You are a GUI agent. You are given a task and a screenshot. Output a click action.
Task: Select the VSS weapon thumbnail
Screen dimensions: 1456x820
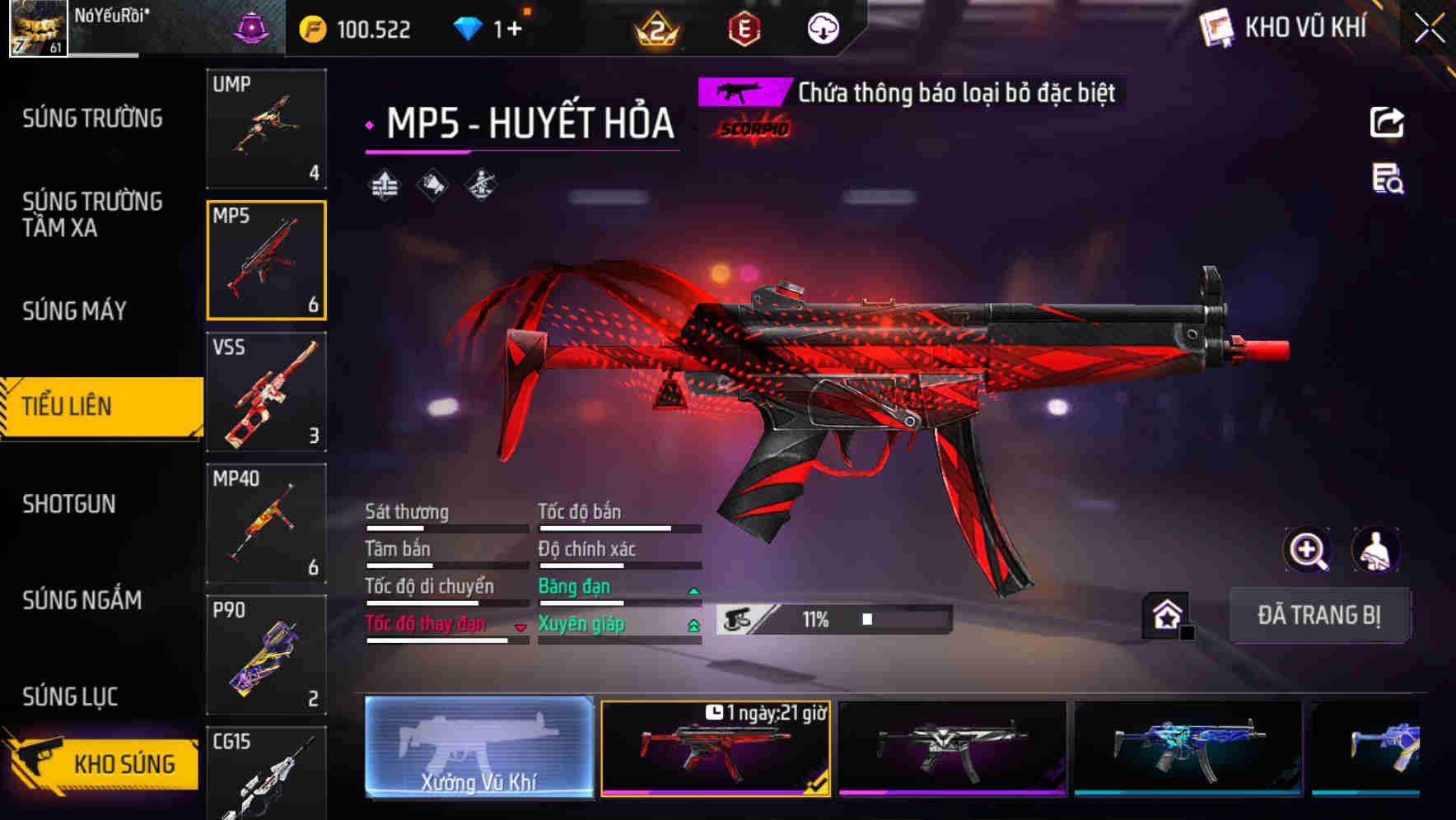pos(266,394)
